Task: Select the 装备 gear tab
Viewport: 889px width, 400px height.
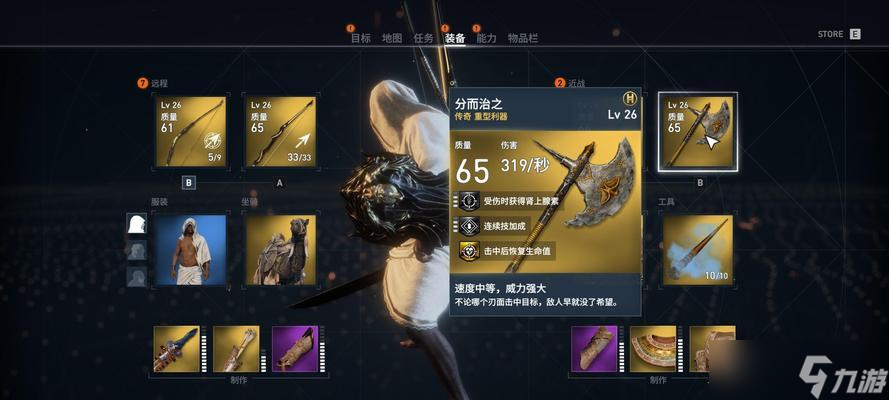Action: (x=455, y=38)
